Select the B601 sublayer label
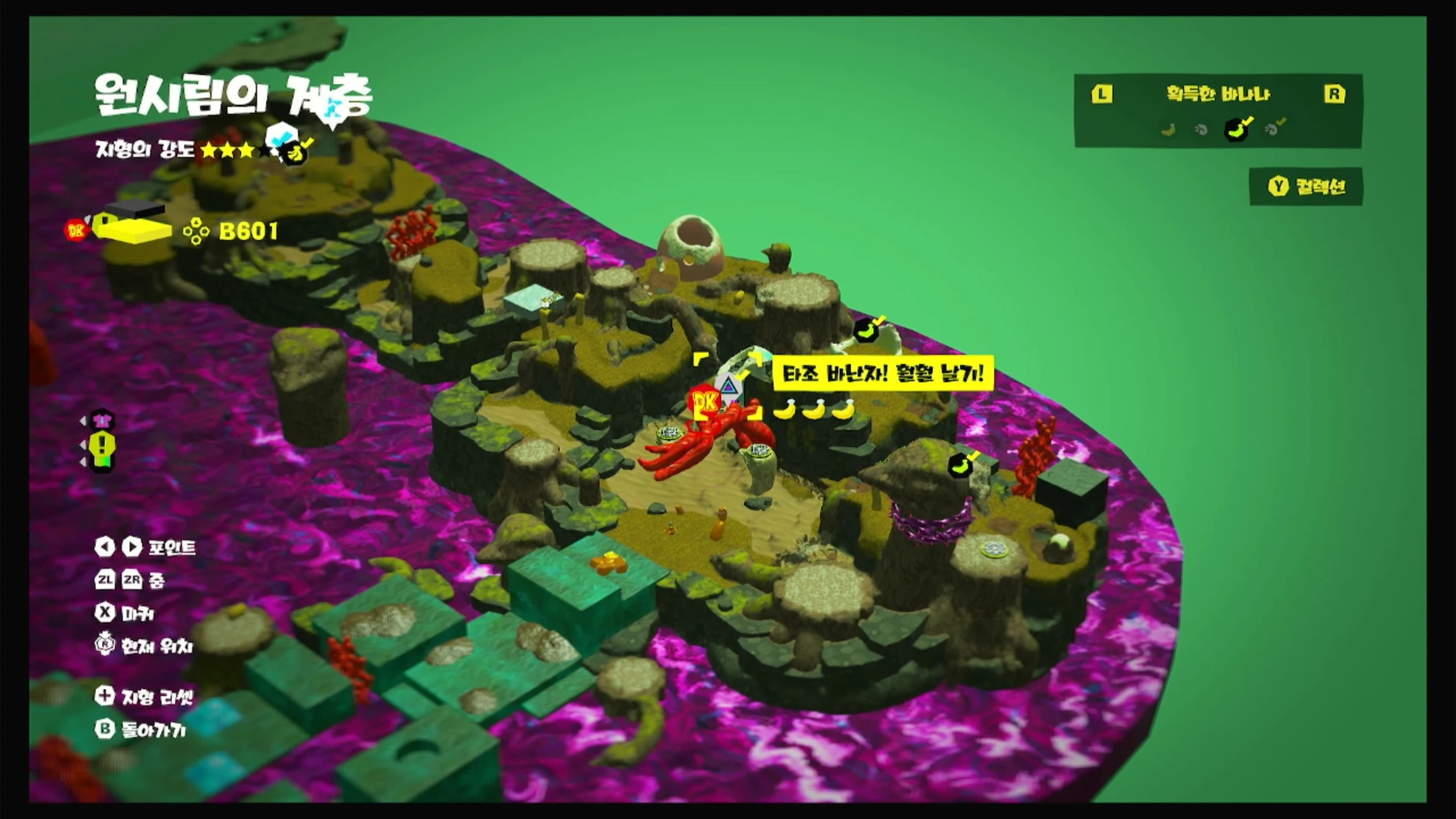Image resolution: width=1456 pixels, height=819 pixels. (x=248, y=231)
